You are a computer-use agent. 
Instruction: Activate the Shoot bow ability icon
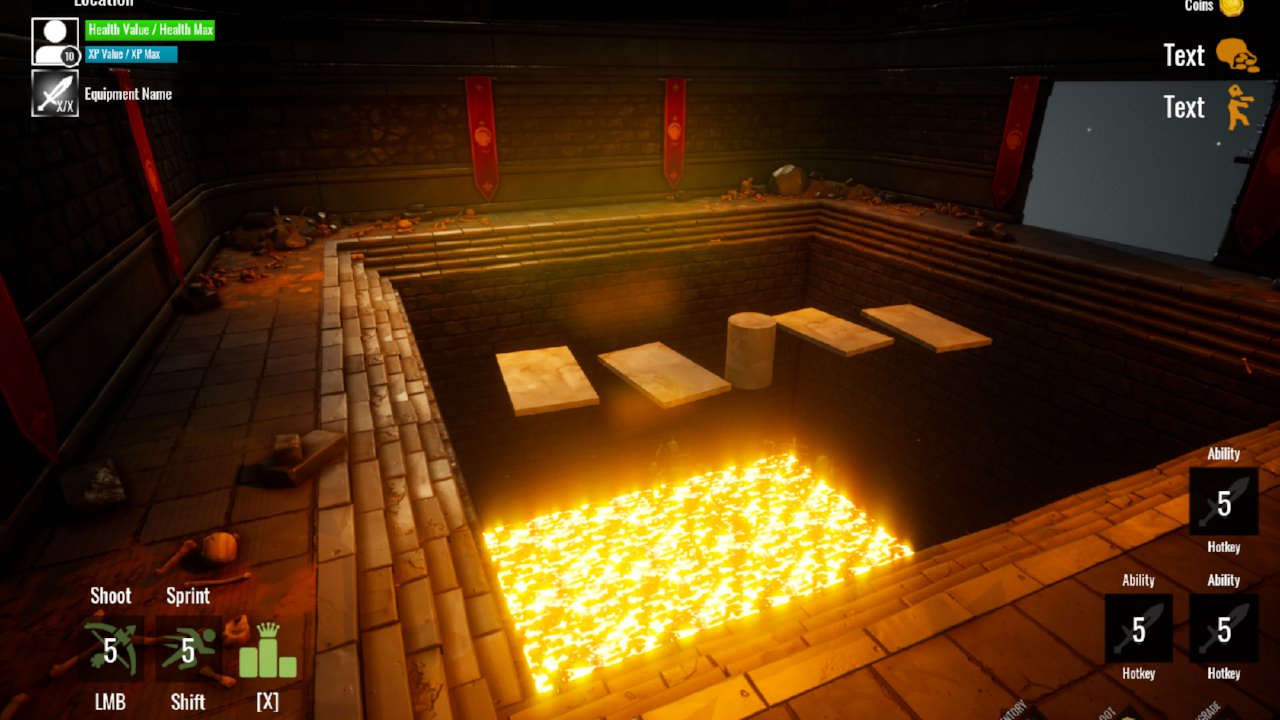point(111,649)
